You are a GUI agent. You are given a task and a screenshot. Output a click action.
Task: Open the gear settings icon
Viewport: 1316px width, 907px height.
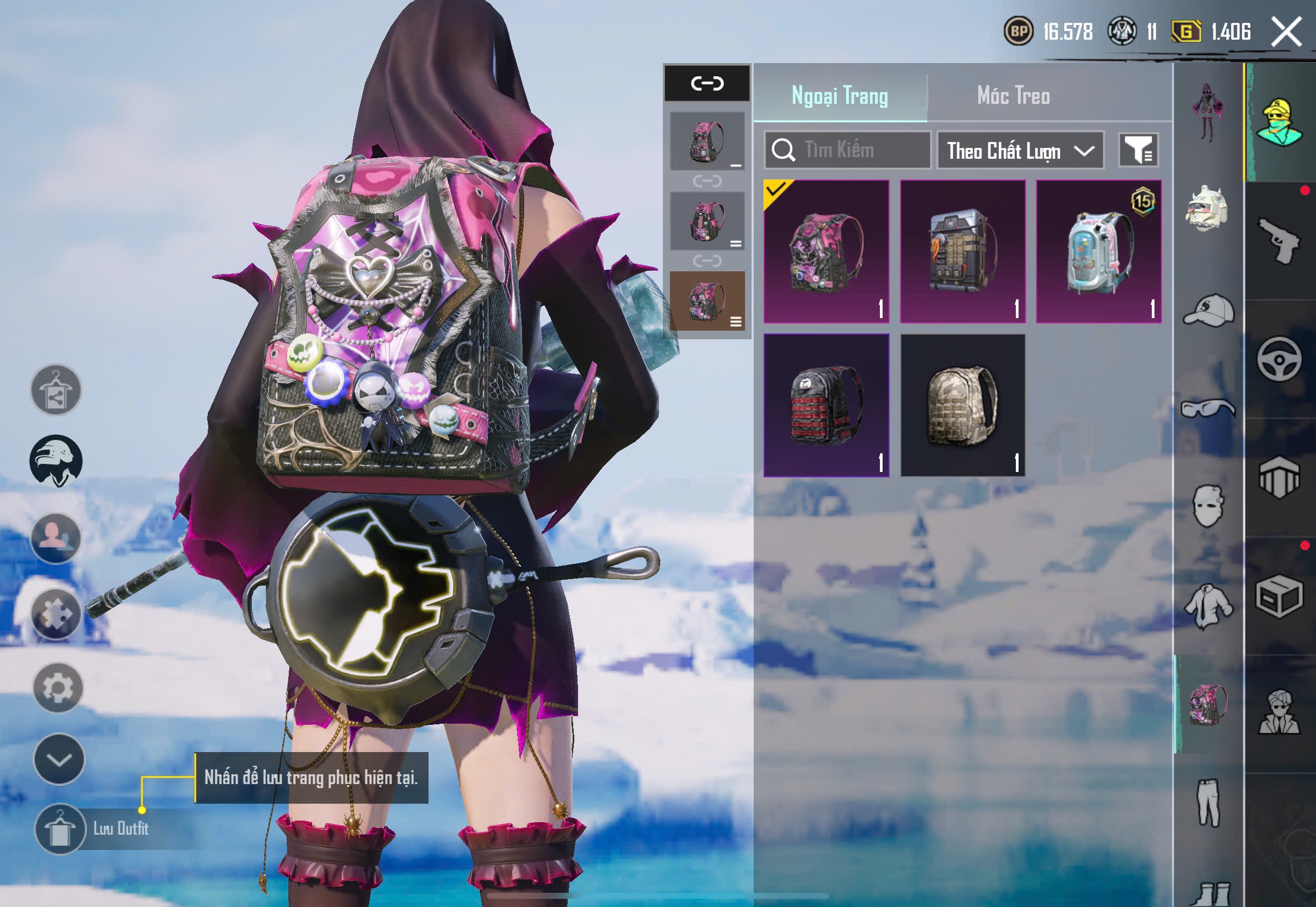tap(58, 688)
